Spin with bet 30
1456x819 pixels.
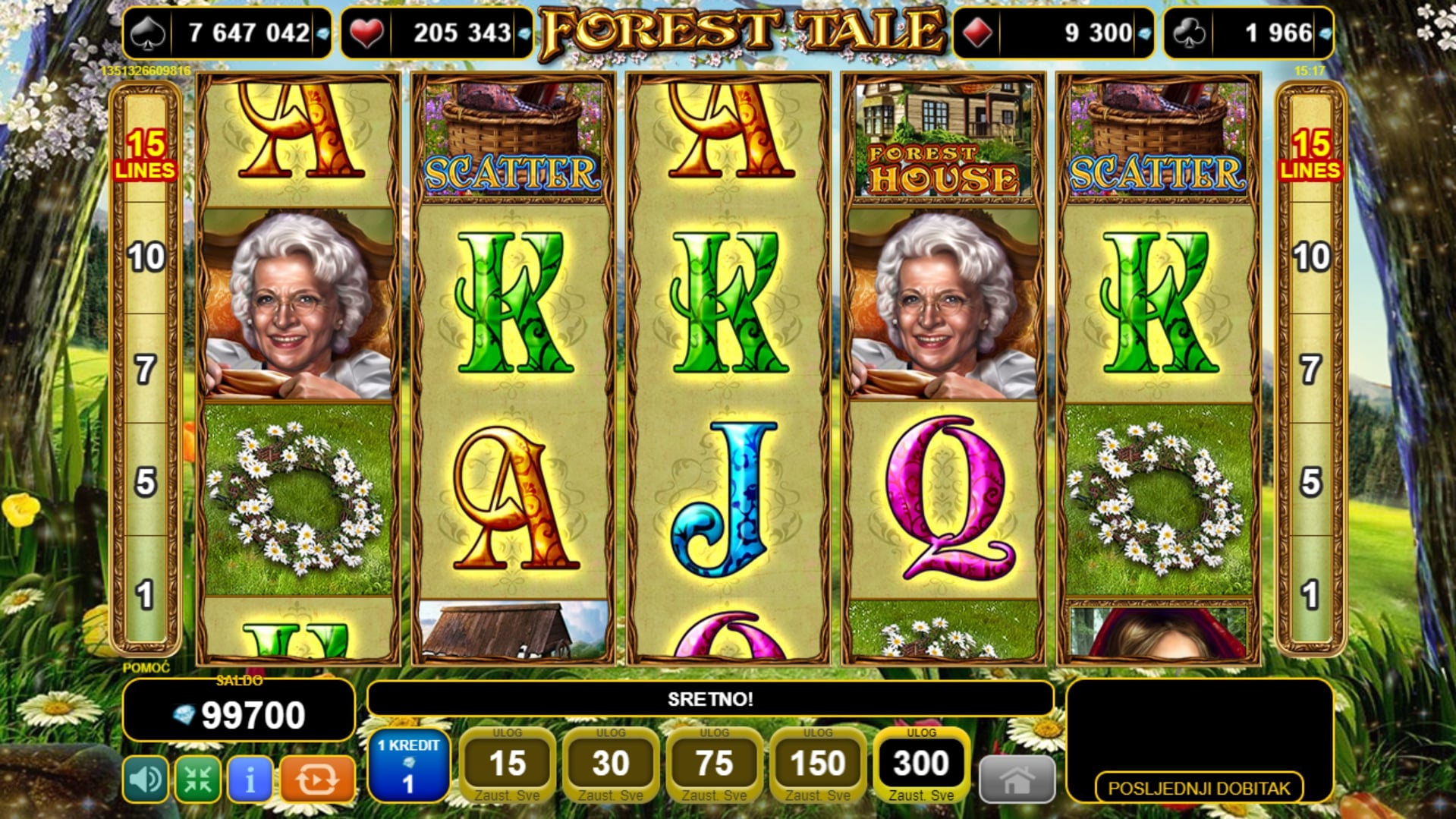[611, 764]
